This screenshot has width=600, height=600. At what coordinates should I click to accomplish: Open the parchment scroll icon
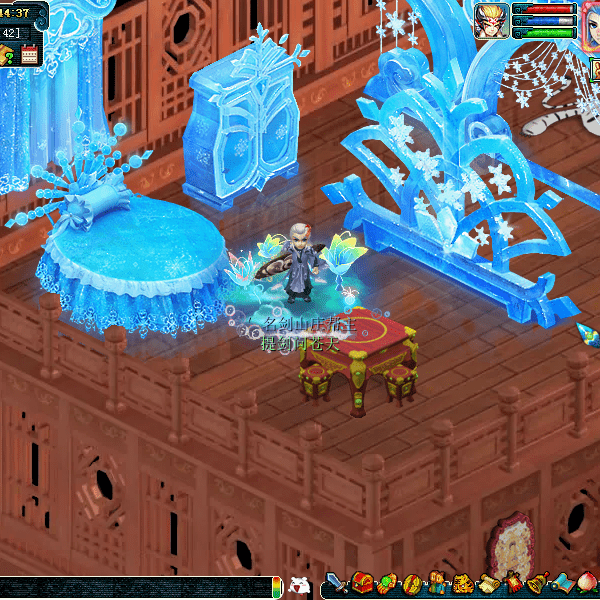(488, 584)
